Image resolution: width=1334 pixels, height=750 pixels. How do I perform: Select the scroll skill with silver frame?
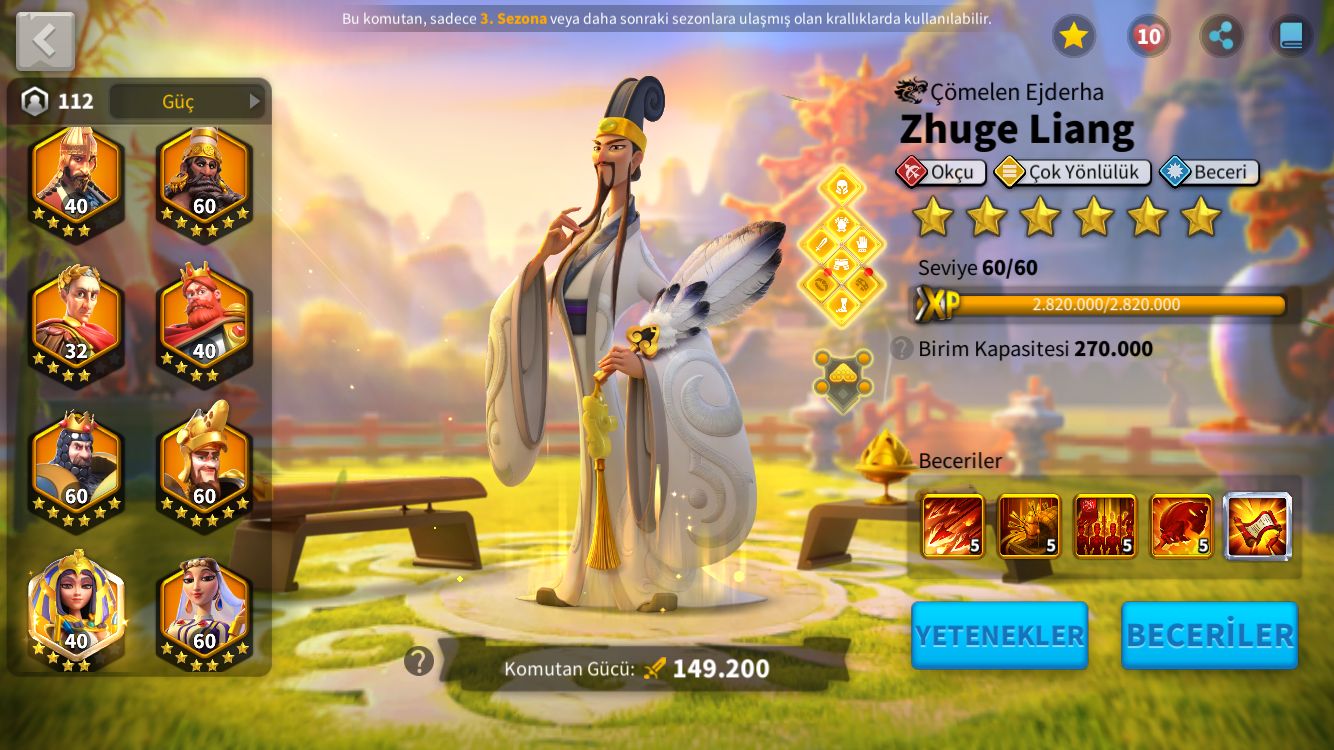click(x=1258, y=526)
